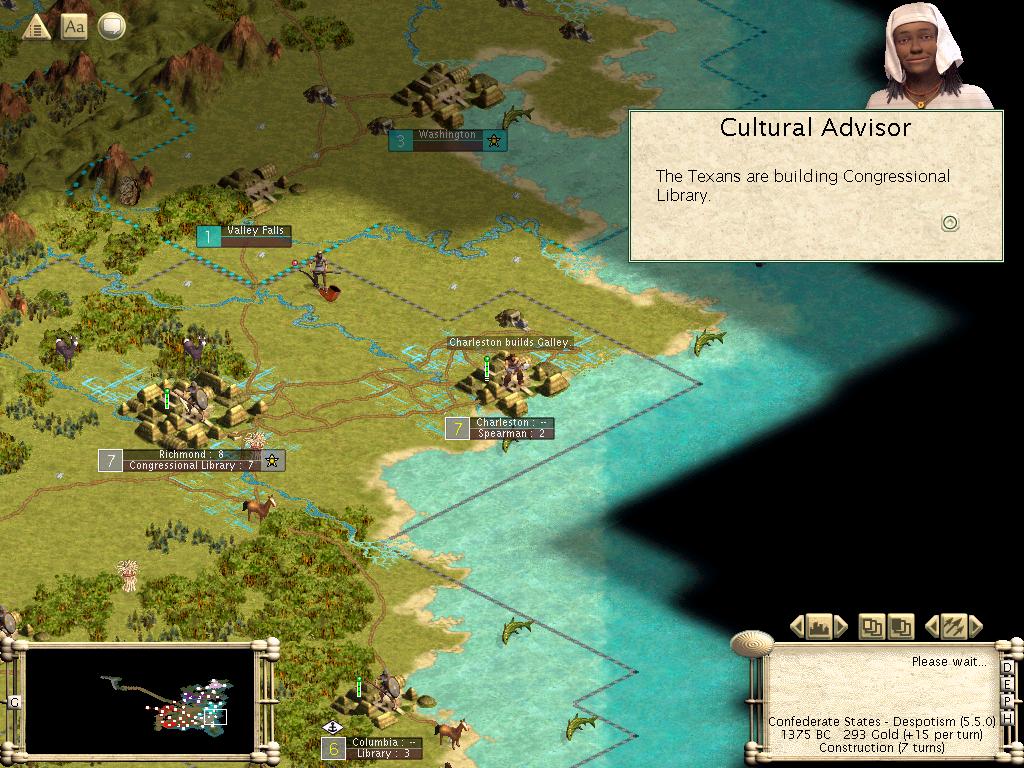Open Richmond city label
The height and width of the screenshot is (768, 1024).
tap(191, 460)
